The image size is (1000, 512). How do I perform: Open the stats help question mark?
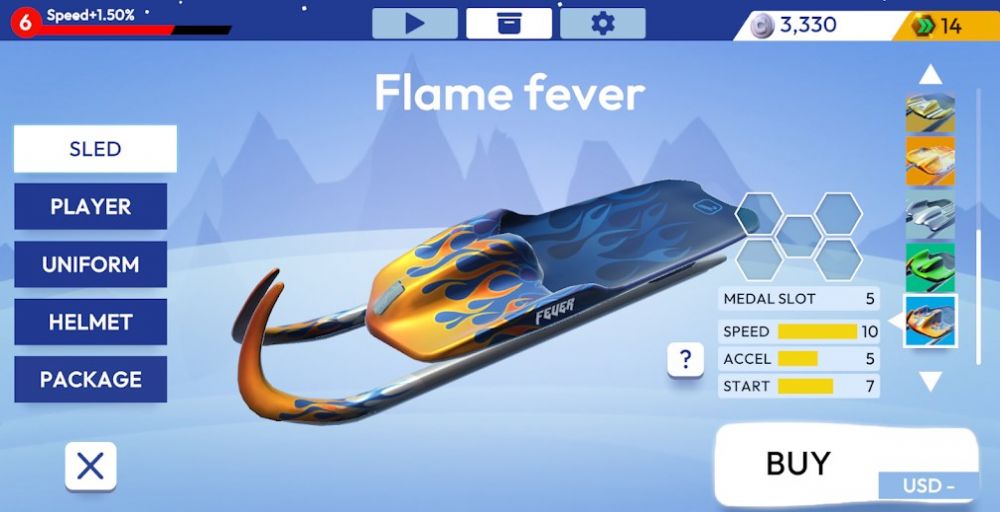(685, 360)
